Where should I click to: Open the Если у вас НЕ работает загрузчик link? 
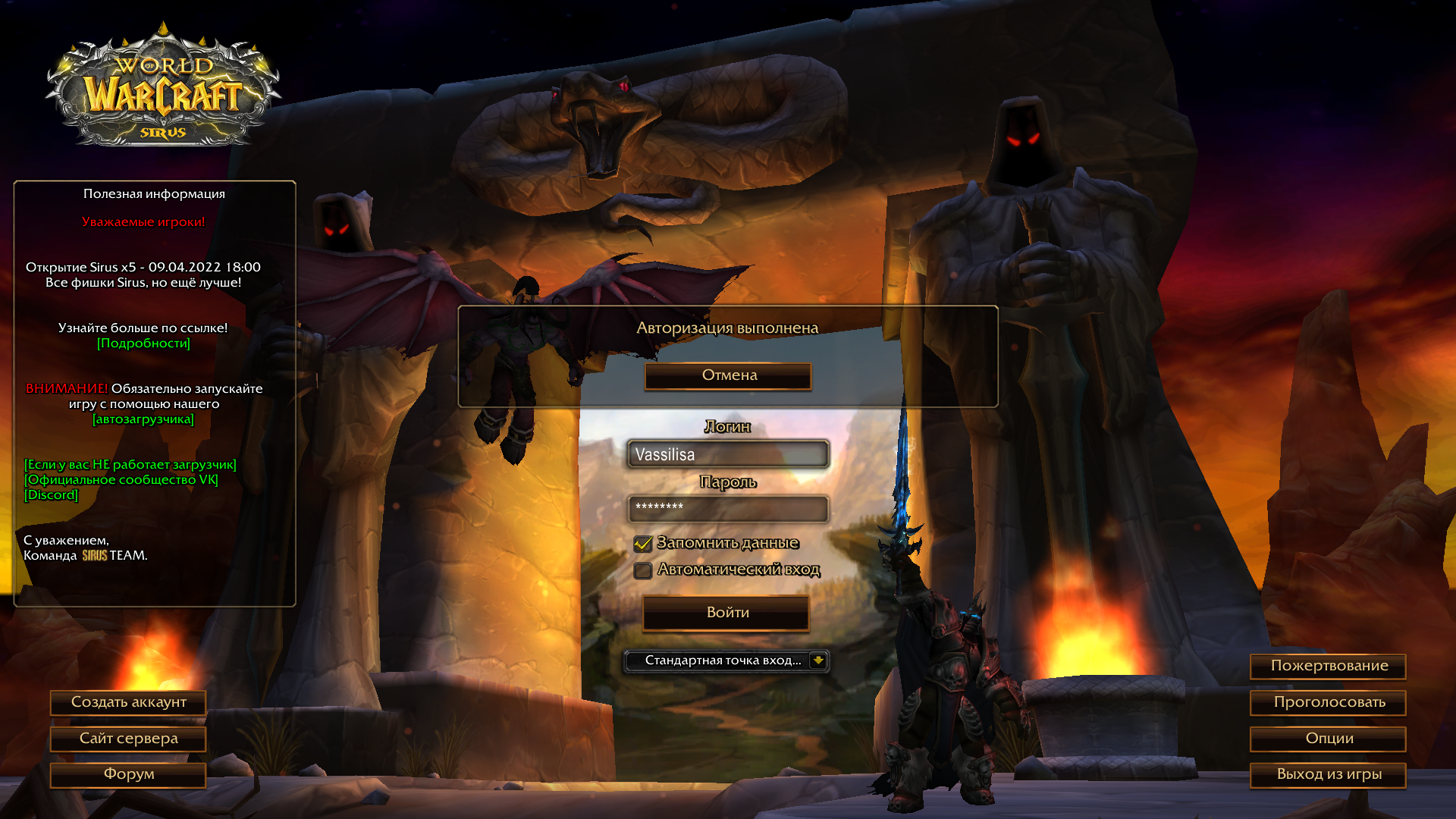tap(130, 465)
